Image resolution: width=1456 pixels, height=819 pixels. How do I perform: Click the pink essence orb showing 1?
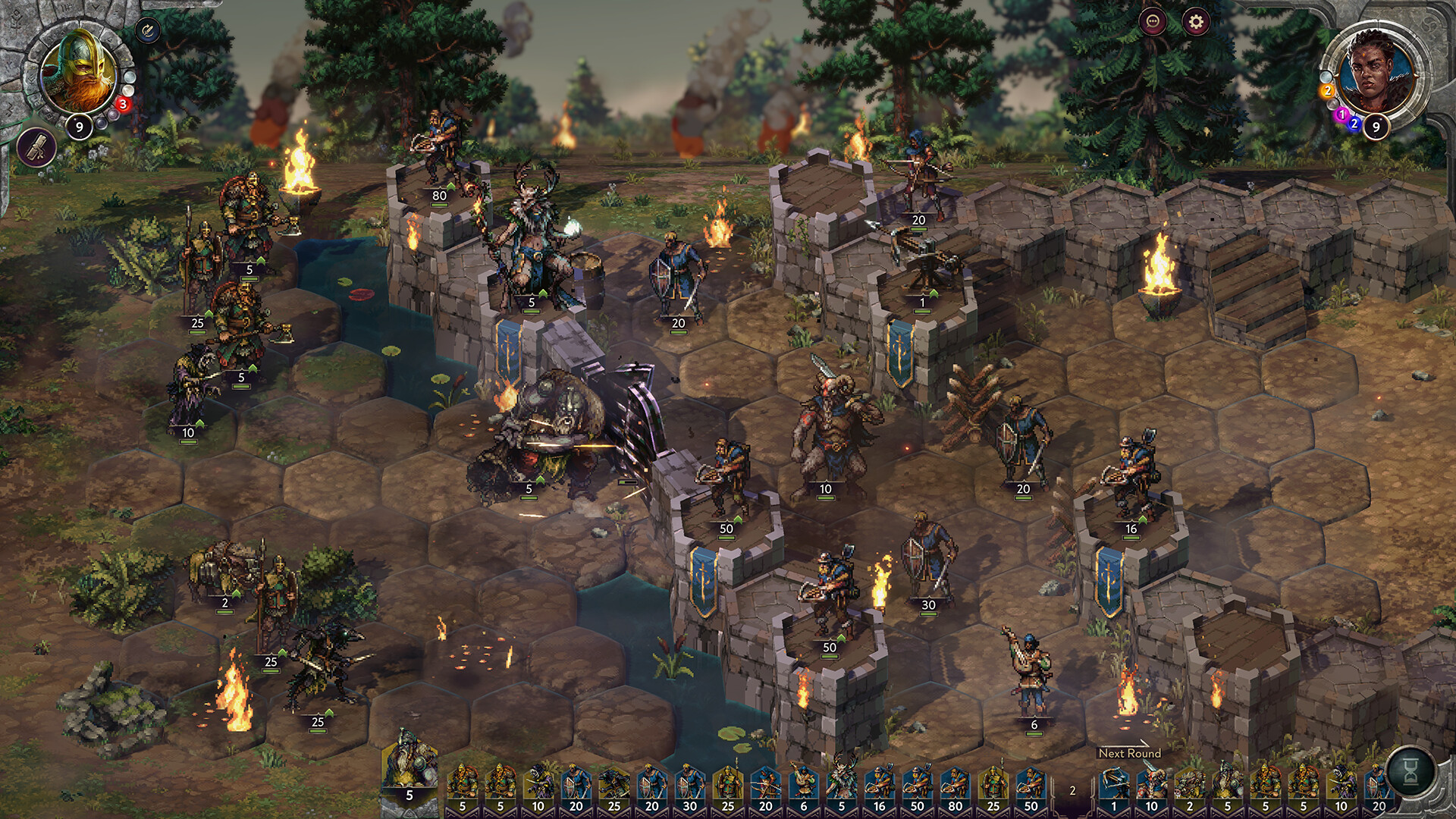(x=1342, y=114)
